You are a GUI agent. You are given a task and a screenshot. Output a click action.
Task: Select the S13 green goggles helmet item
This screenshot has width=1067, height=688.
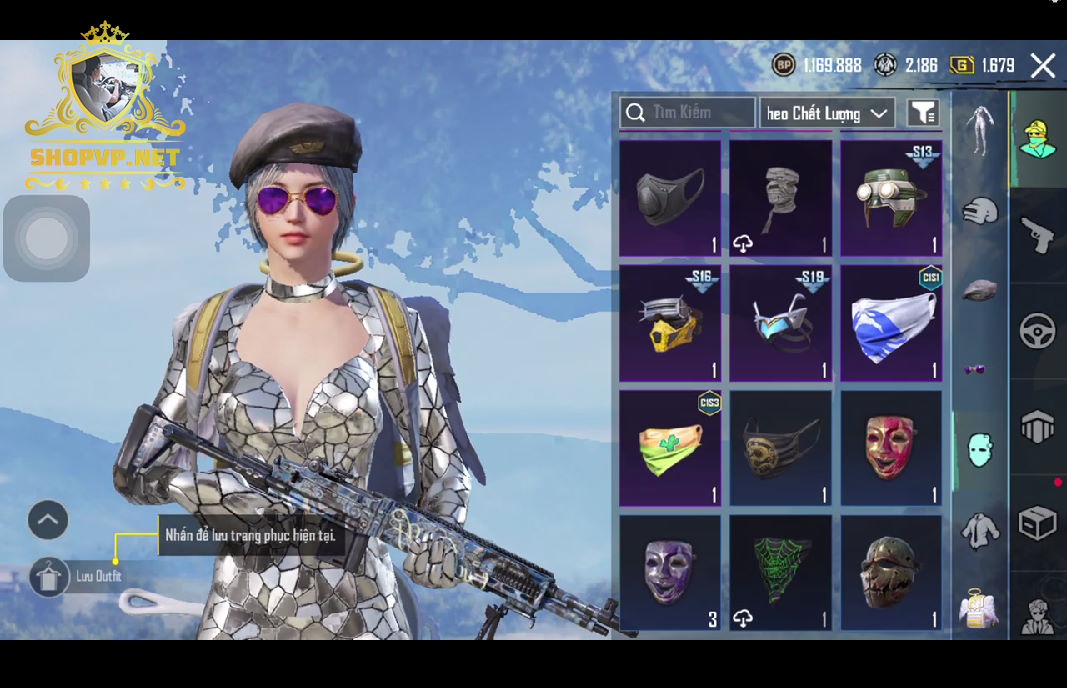coord(890,197)
